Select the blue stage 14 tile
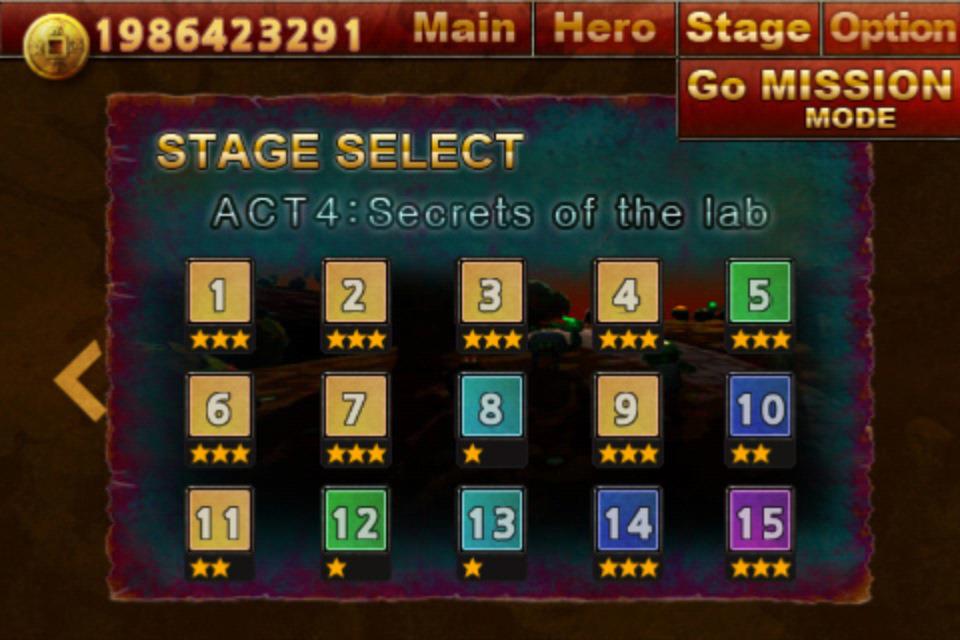 coord(627,521)
